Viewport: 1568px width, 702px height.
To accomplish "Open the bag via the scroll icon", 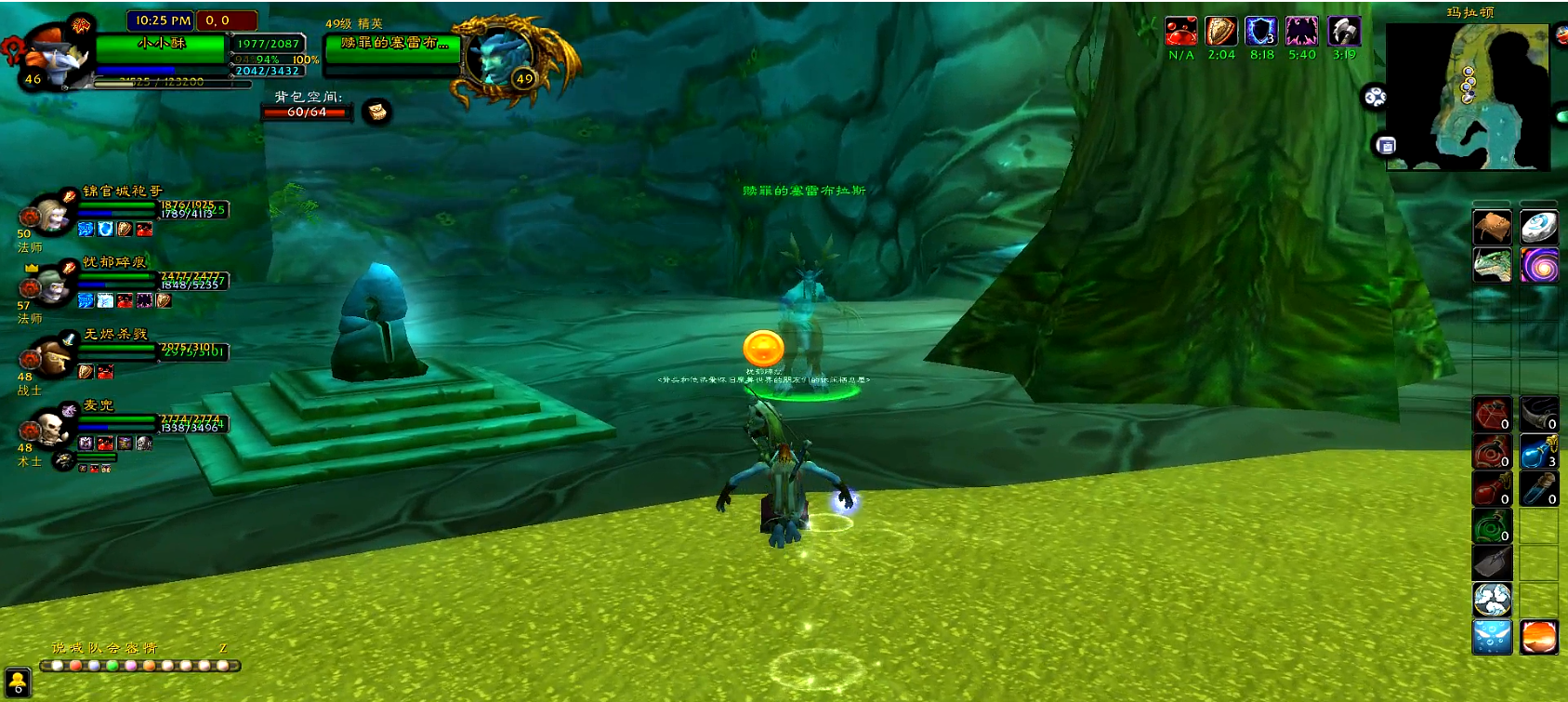I will 376,113.
